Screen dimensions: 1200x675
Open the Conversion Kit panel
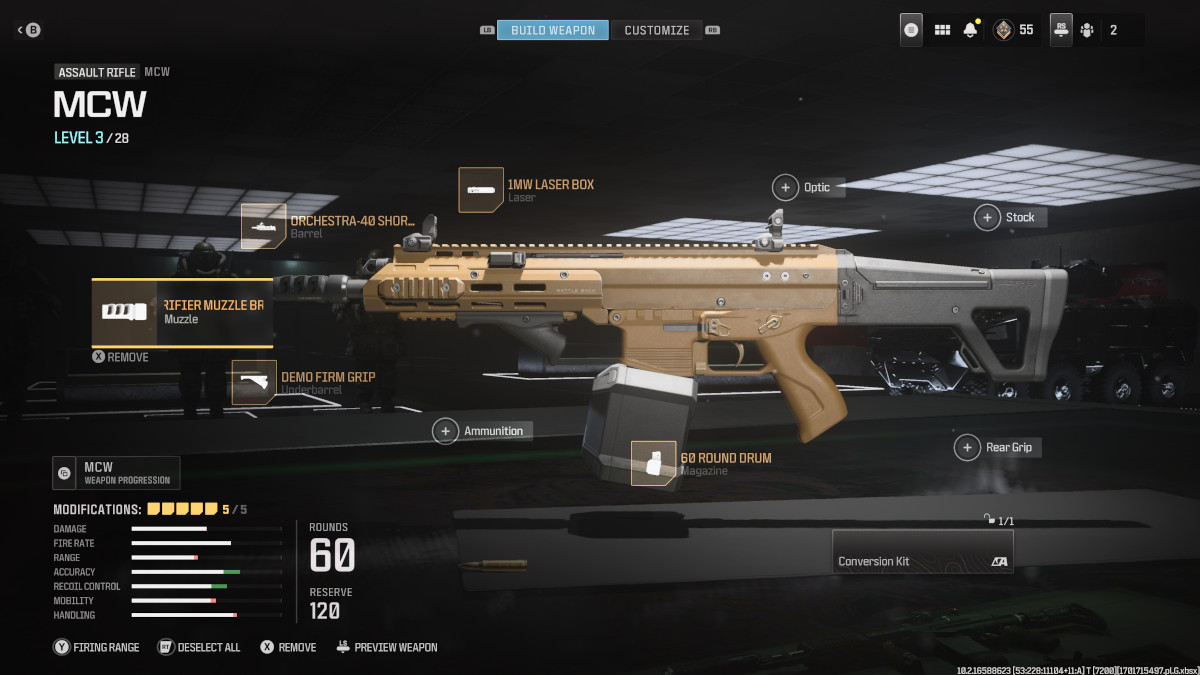(x=922, y=551)
